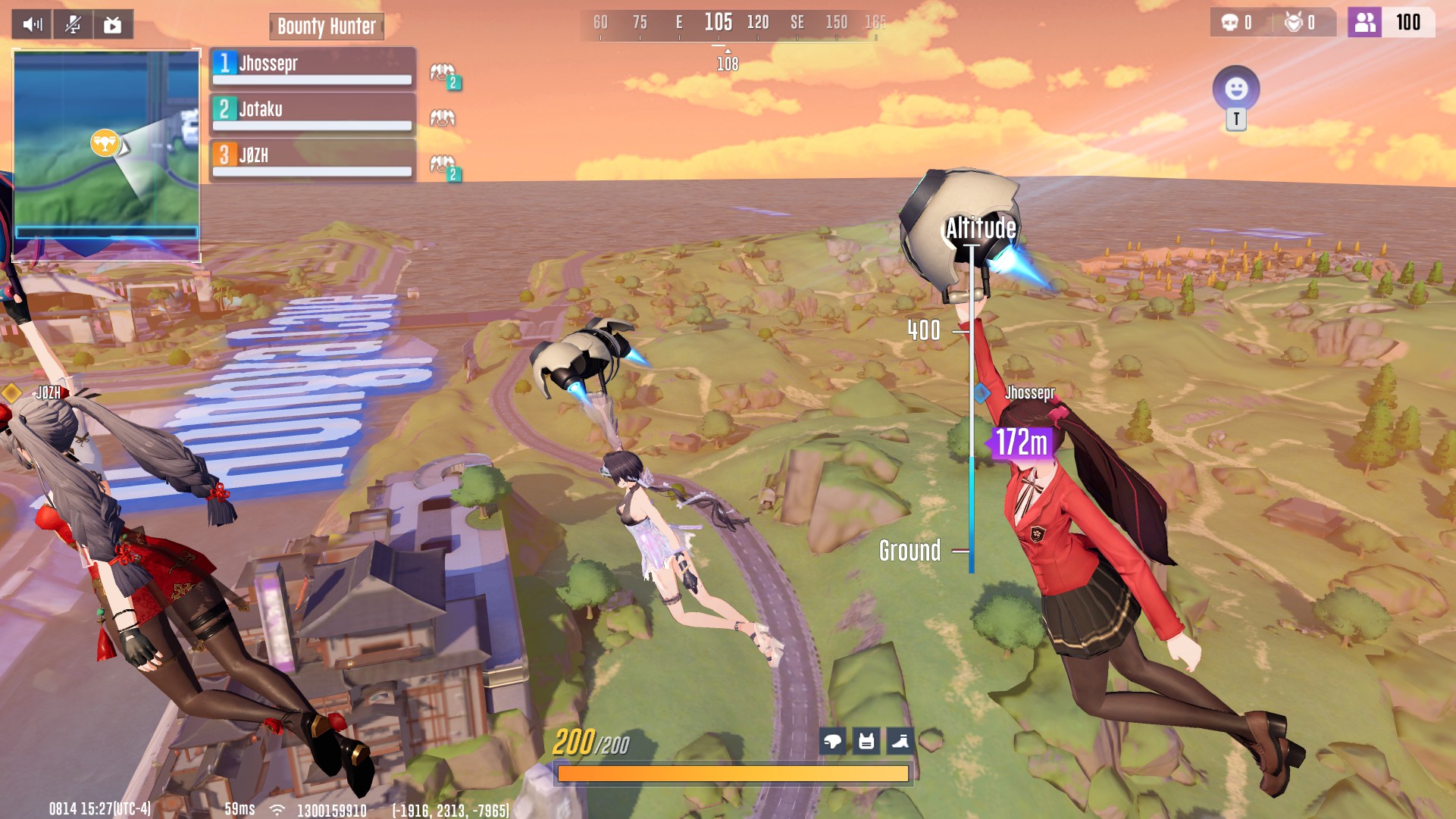Open the TV replay icon
Viewport: 1456px width, 819px height.
(113, 25)
